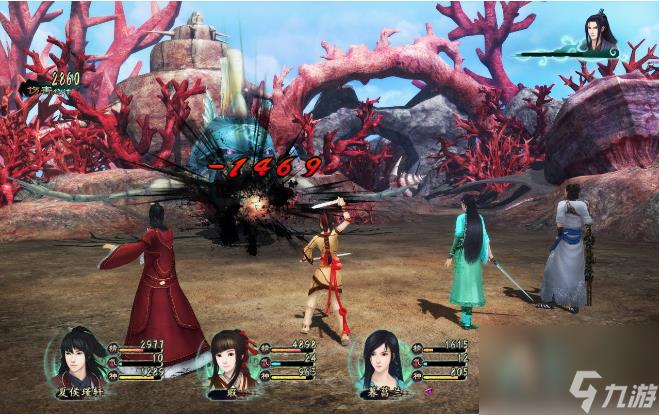659x415 pixels.
Task: Select the 夏侯瑾轩 character portrait
Action: pyautogui.click(x=79, y=358)
